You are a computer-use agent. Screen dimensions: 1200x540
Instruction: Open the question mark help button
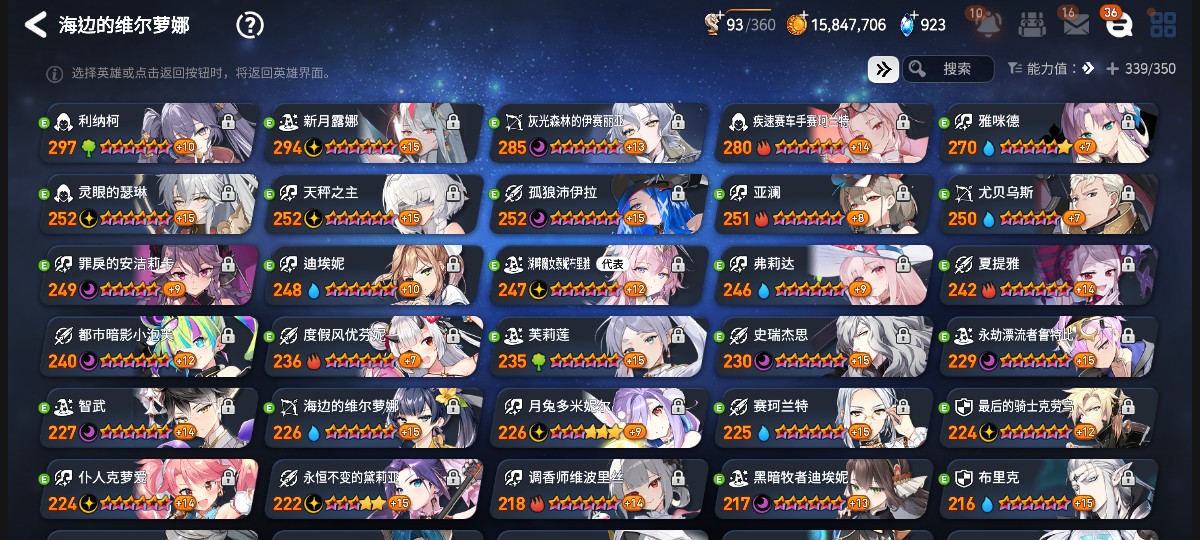coord(249,25)
